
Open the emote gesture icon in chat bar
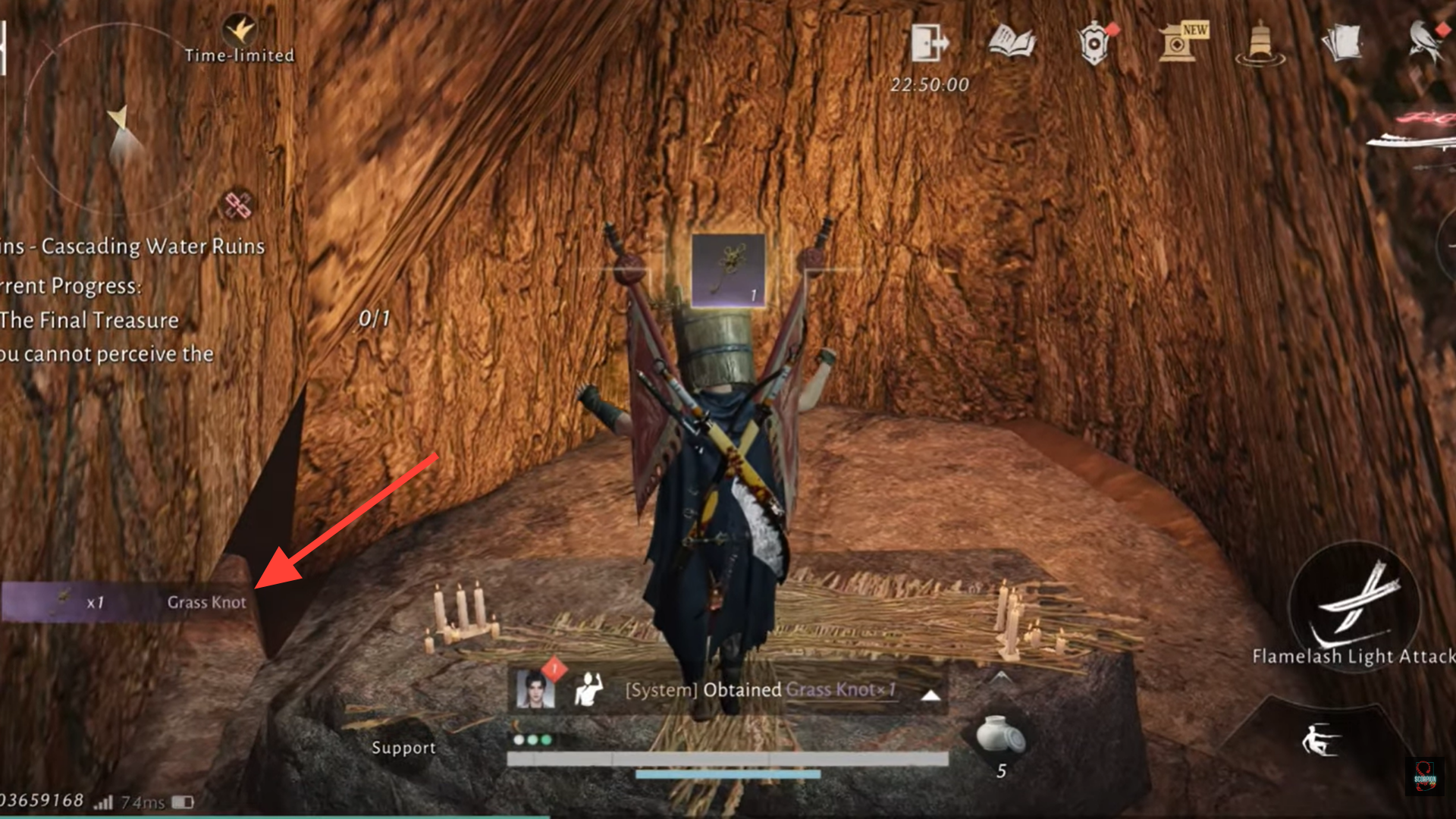coord(588,690)
